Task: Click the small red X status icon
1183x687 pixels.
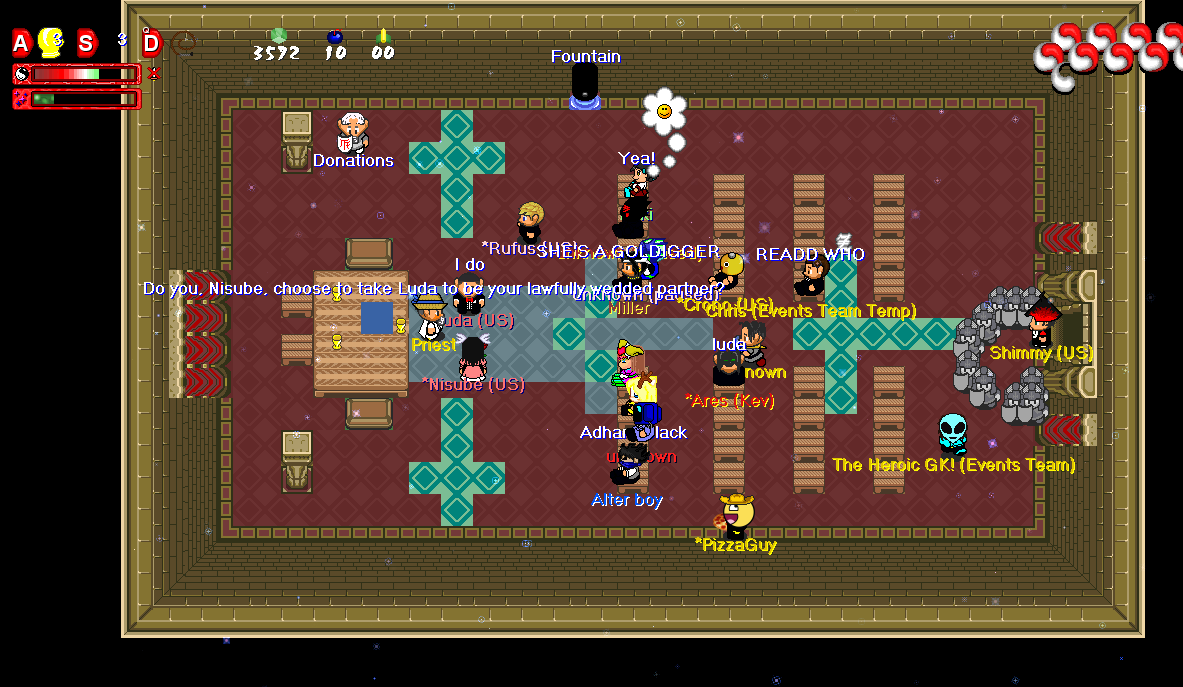Action: (153, 73)
